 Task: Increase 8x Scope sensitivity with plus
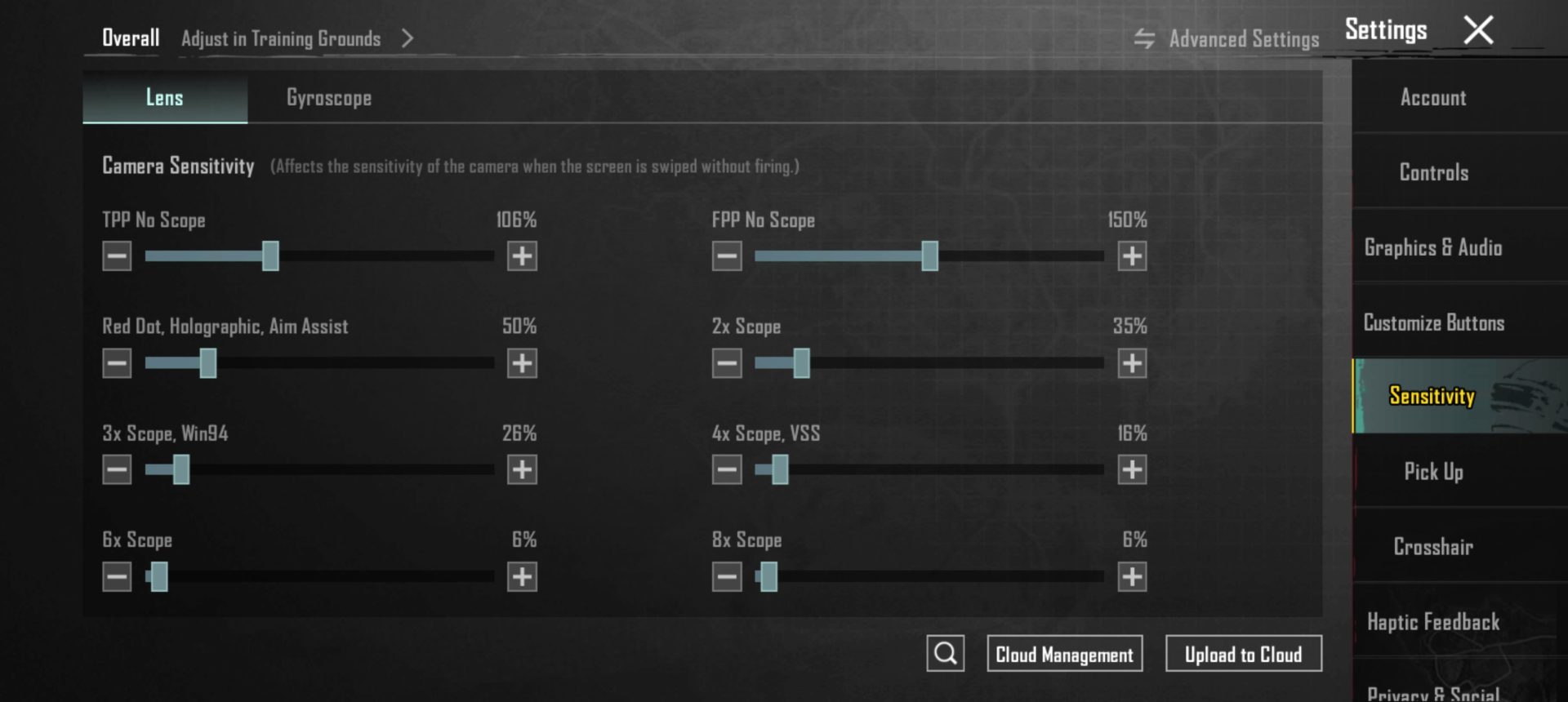click(x=1133, y=576)
